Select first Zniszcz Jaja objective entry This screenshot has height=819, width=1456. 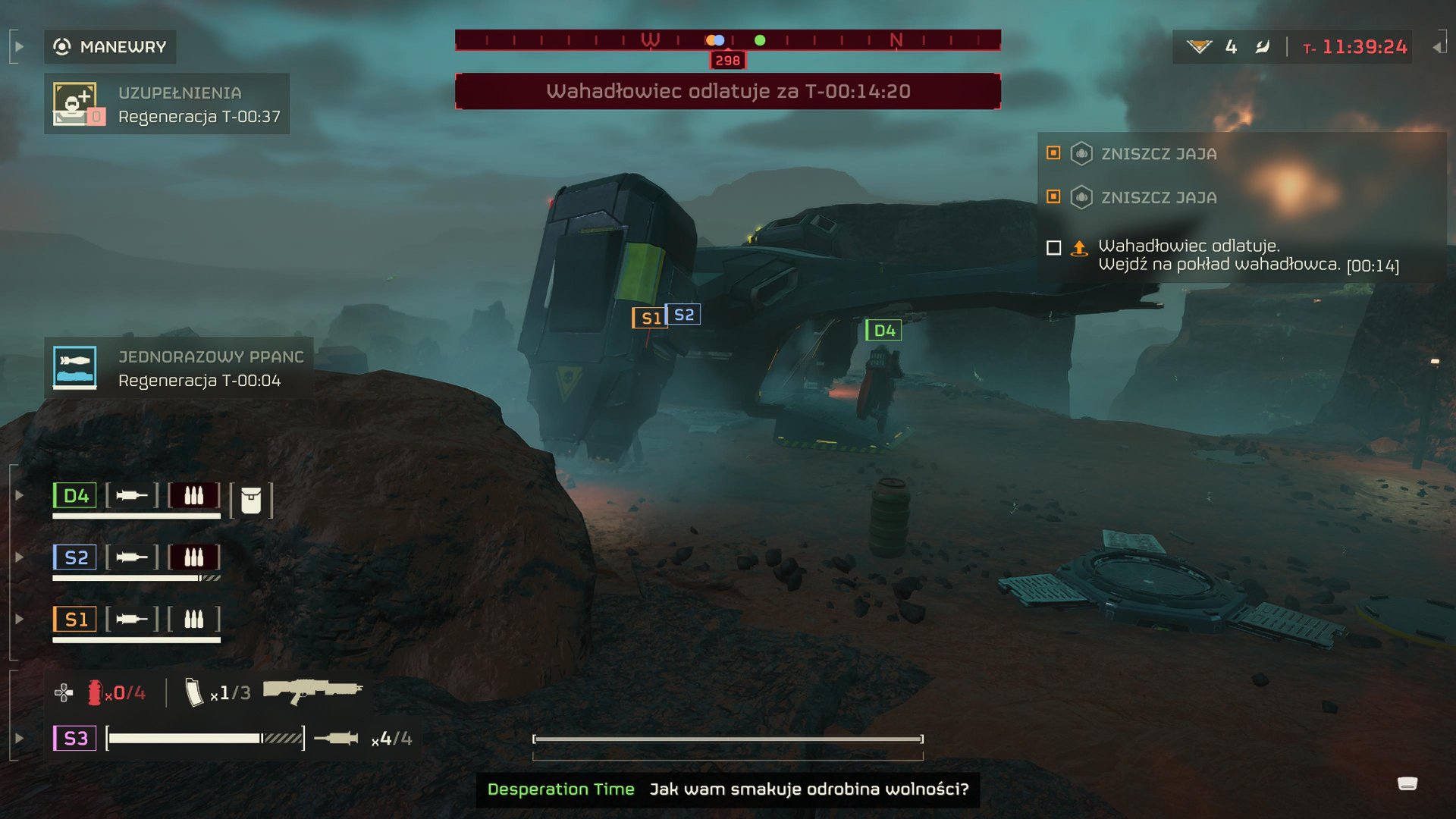coord(1159,154)
